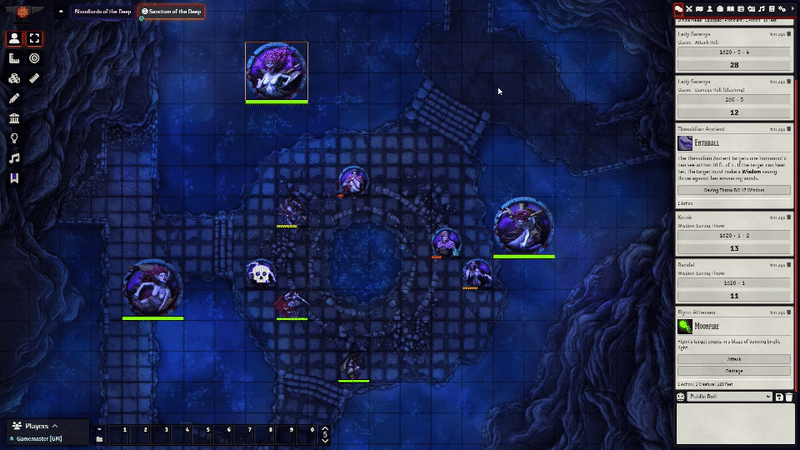
Task: Select the Drawing pencil tools
Action: (14, 98)
